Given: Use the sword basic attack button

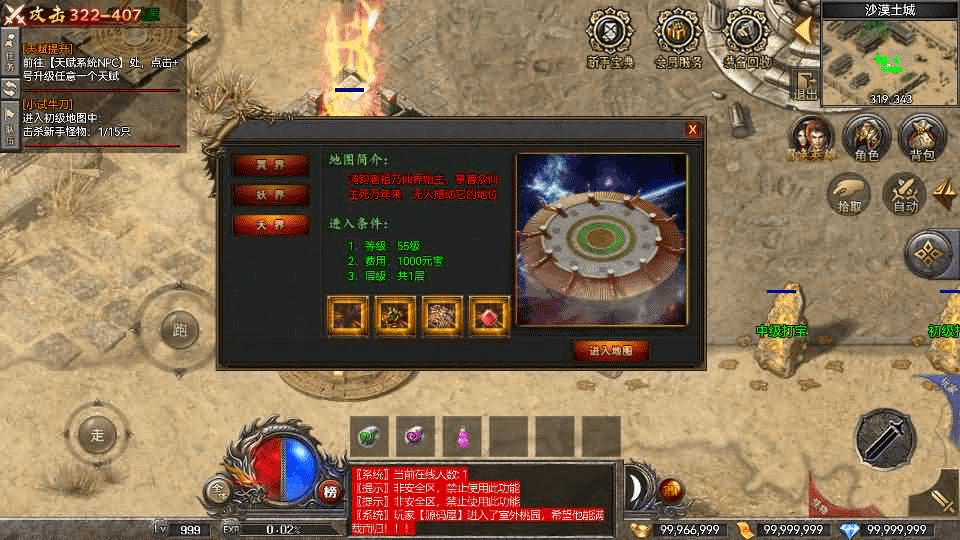Looking at the screenshot, I should pos(886,434).
